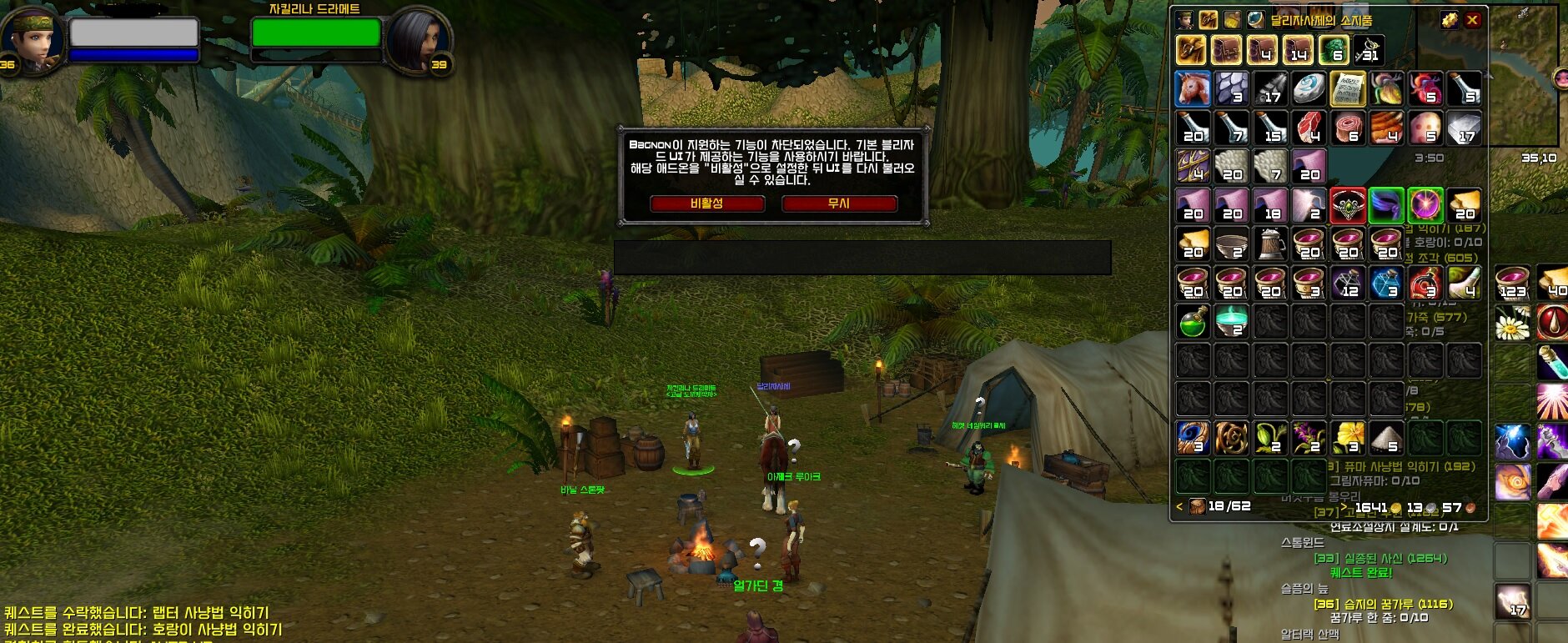Click the red 비활성 (disable) button
The height and width of the screenshot is (643, 1568).
(x=706, y=203)
